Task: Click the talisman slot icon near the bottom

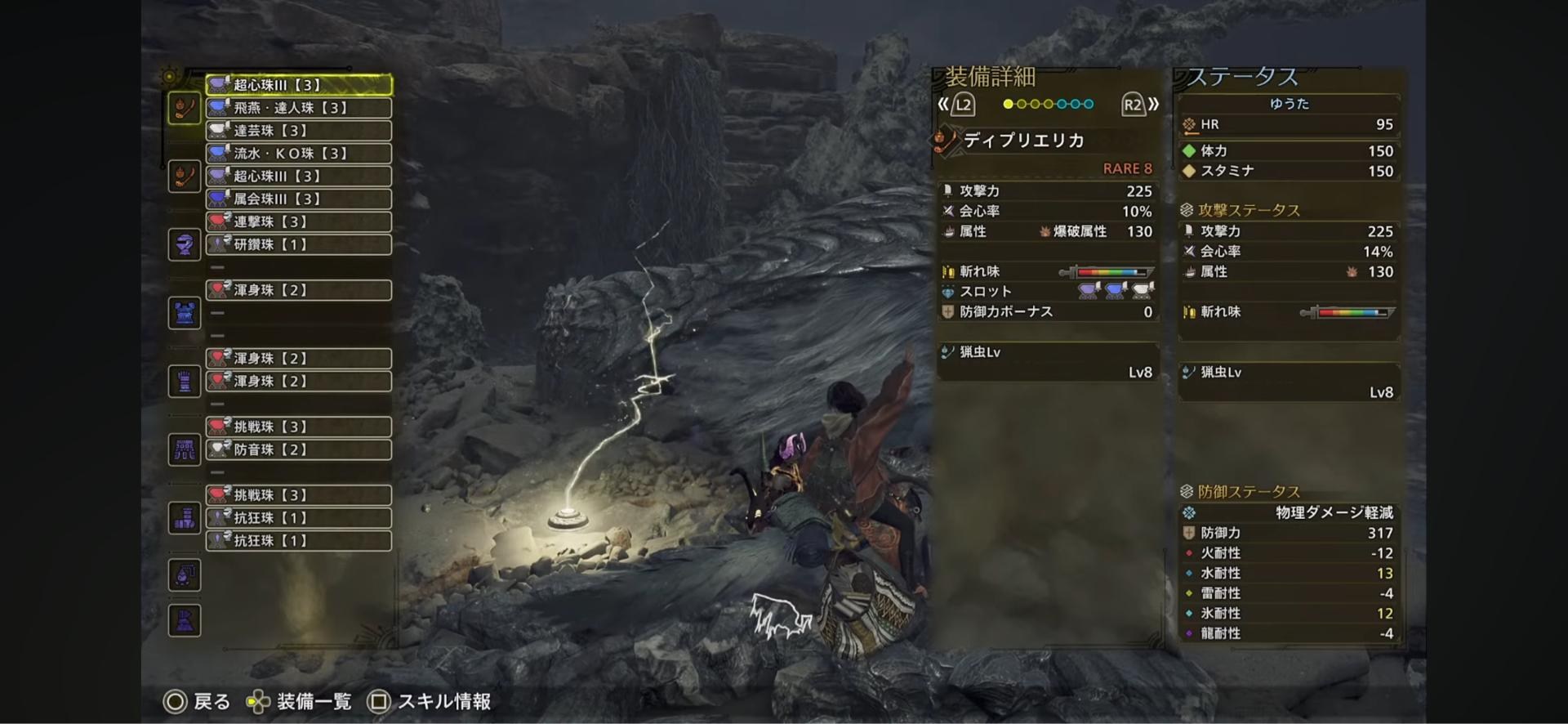Action: (184, 575)
